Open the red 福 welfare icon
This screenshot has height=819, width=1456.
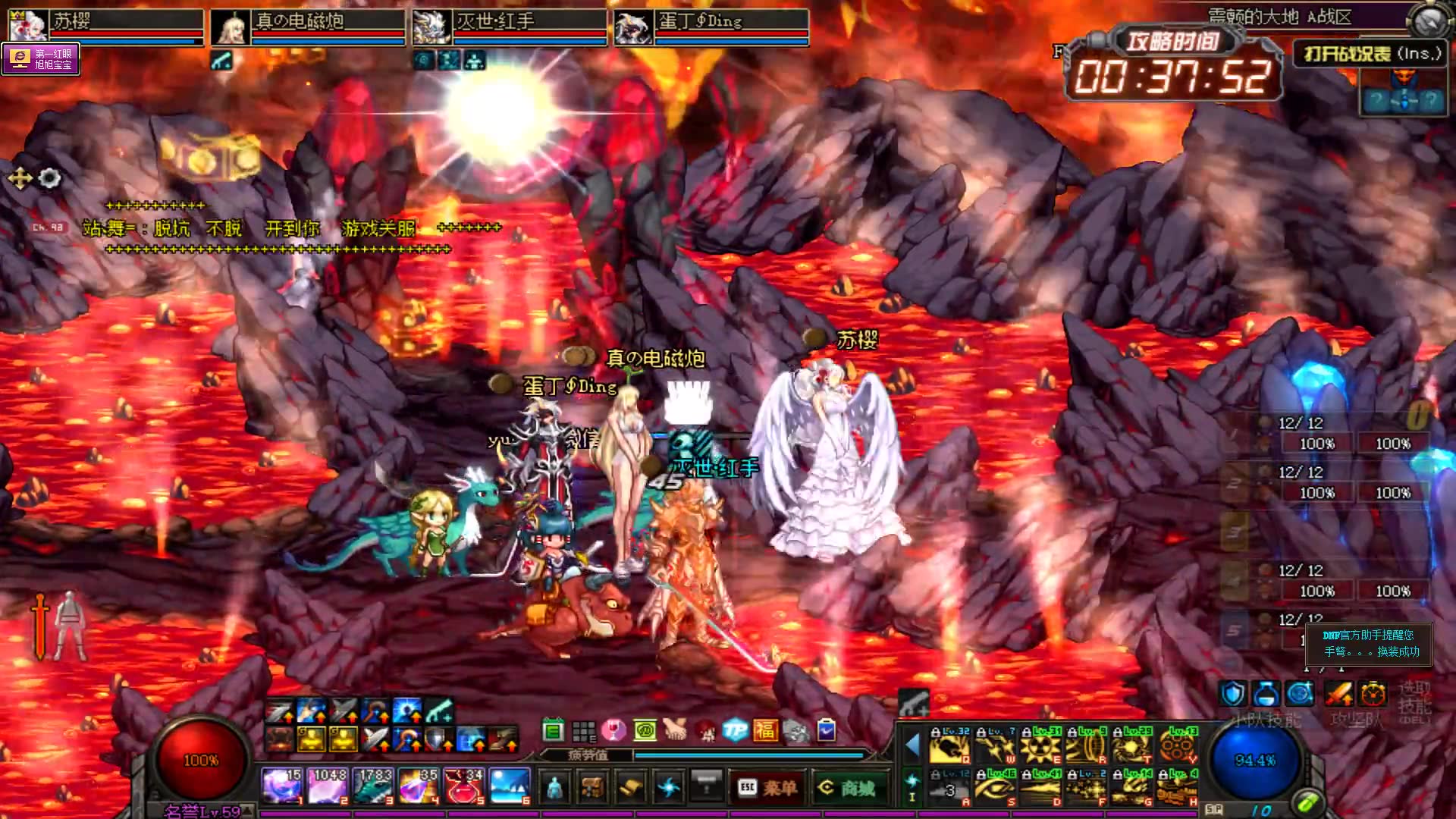pyautogui.click(x=764, y=730)
